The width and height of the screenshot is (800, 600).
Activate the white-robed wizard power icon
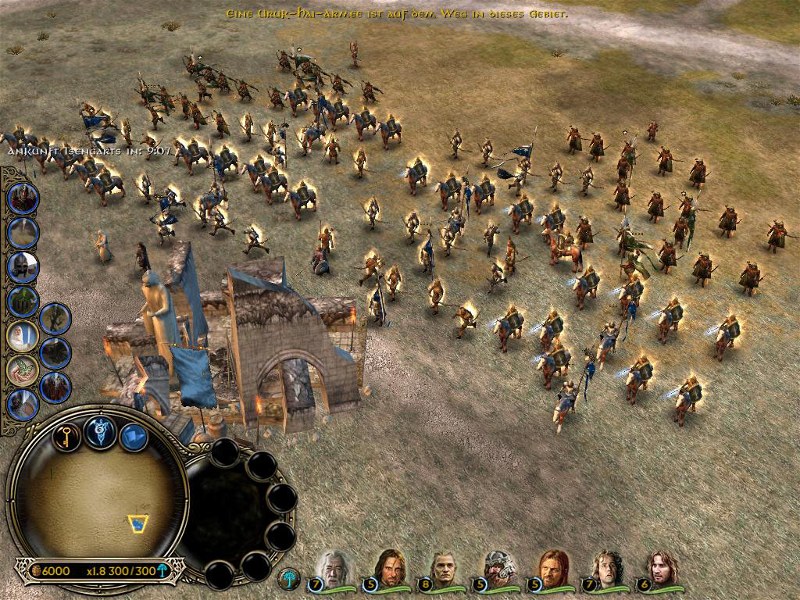pos(22,336)
